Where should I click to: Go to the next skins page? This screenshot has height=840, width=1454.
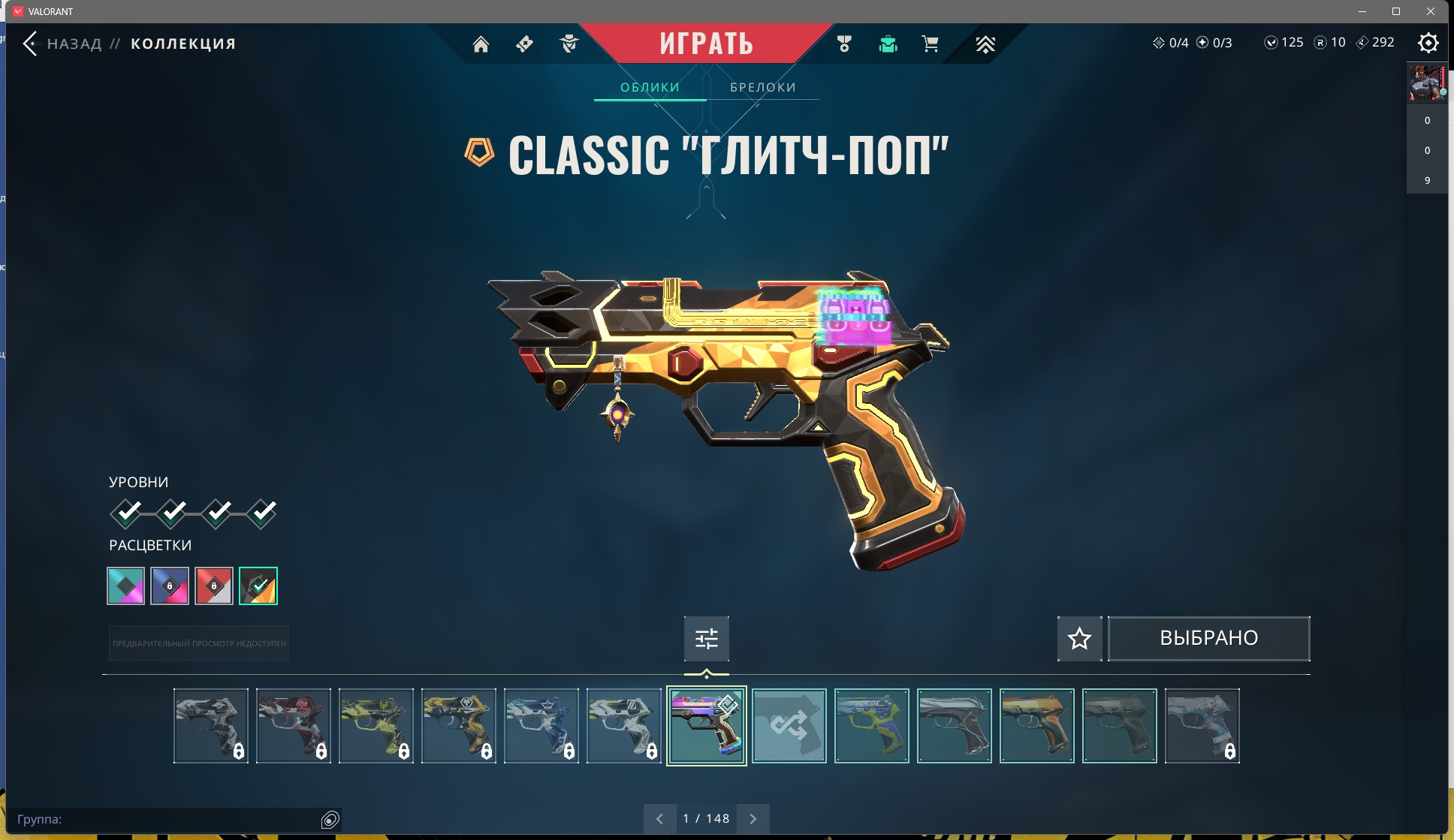click(753, 819)
